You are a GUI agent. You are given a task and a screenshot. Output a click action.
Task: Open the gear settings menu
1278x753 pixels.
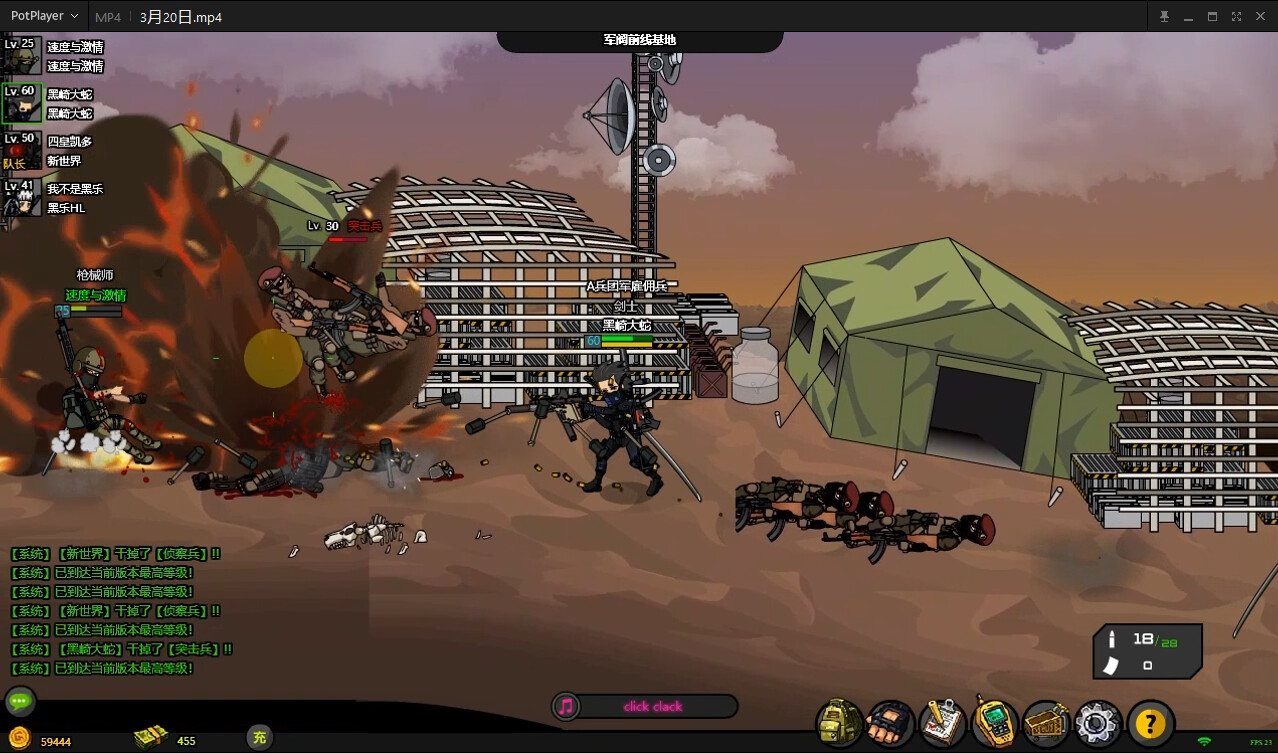tap(1098, 722)
